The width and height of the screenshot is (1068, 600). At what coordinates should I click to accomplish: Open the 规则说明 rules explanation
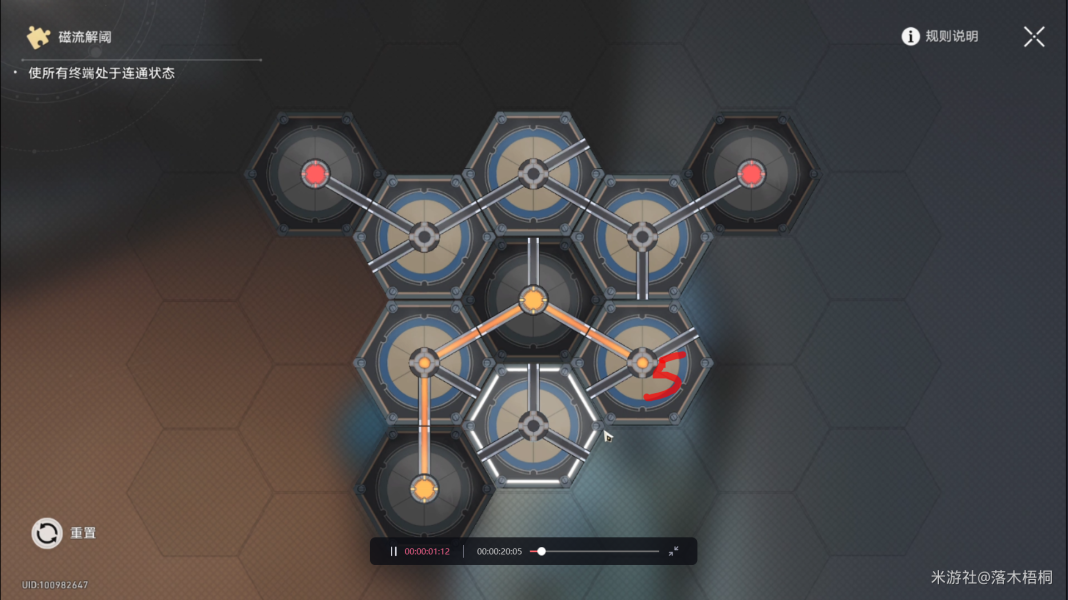[940, 37]
